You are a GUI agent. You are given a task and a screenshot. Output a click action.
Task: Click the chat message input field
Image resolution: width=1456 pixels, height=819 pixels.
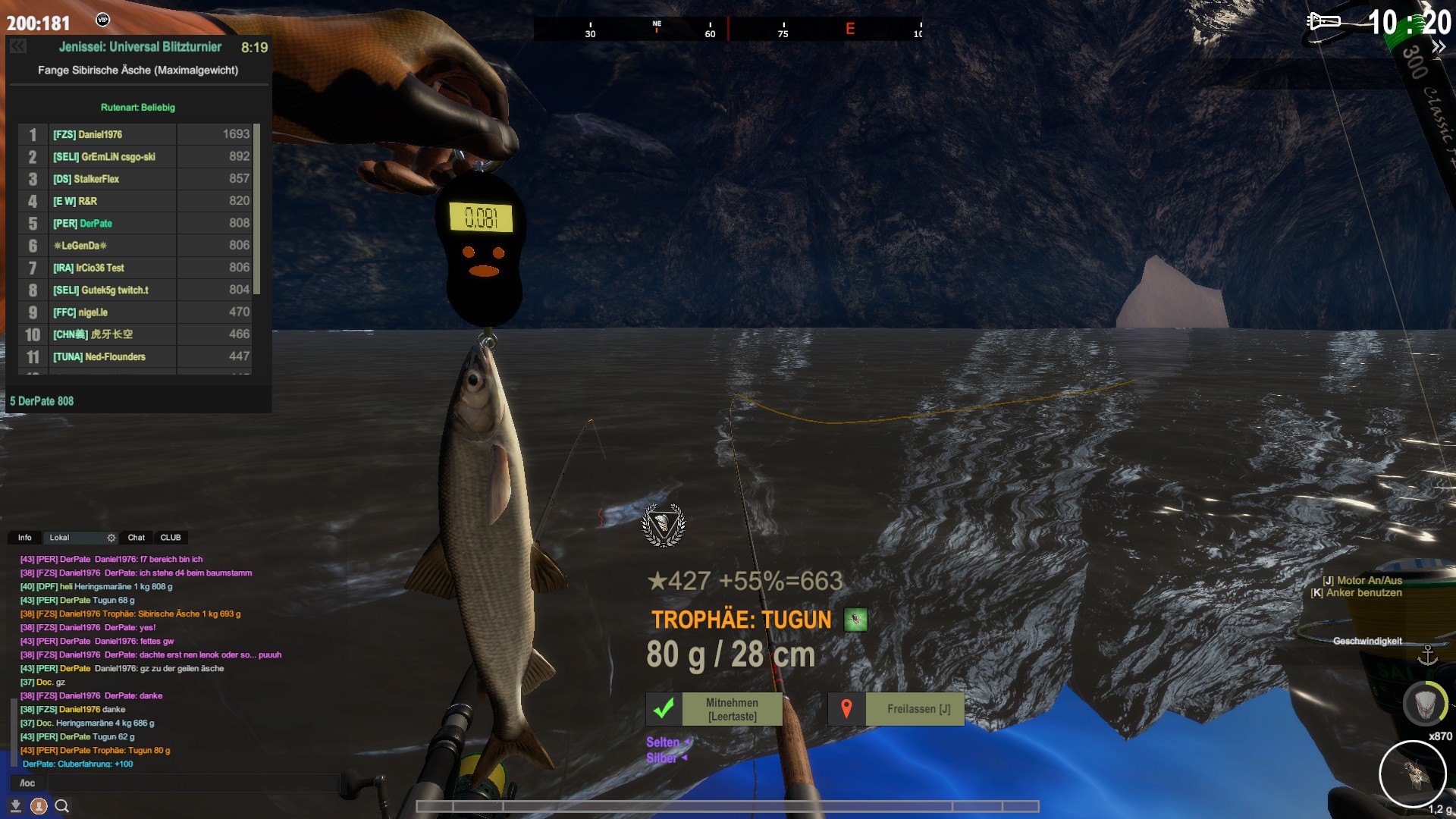[x=167, y=783]
